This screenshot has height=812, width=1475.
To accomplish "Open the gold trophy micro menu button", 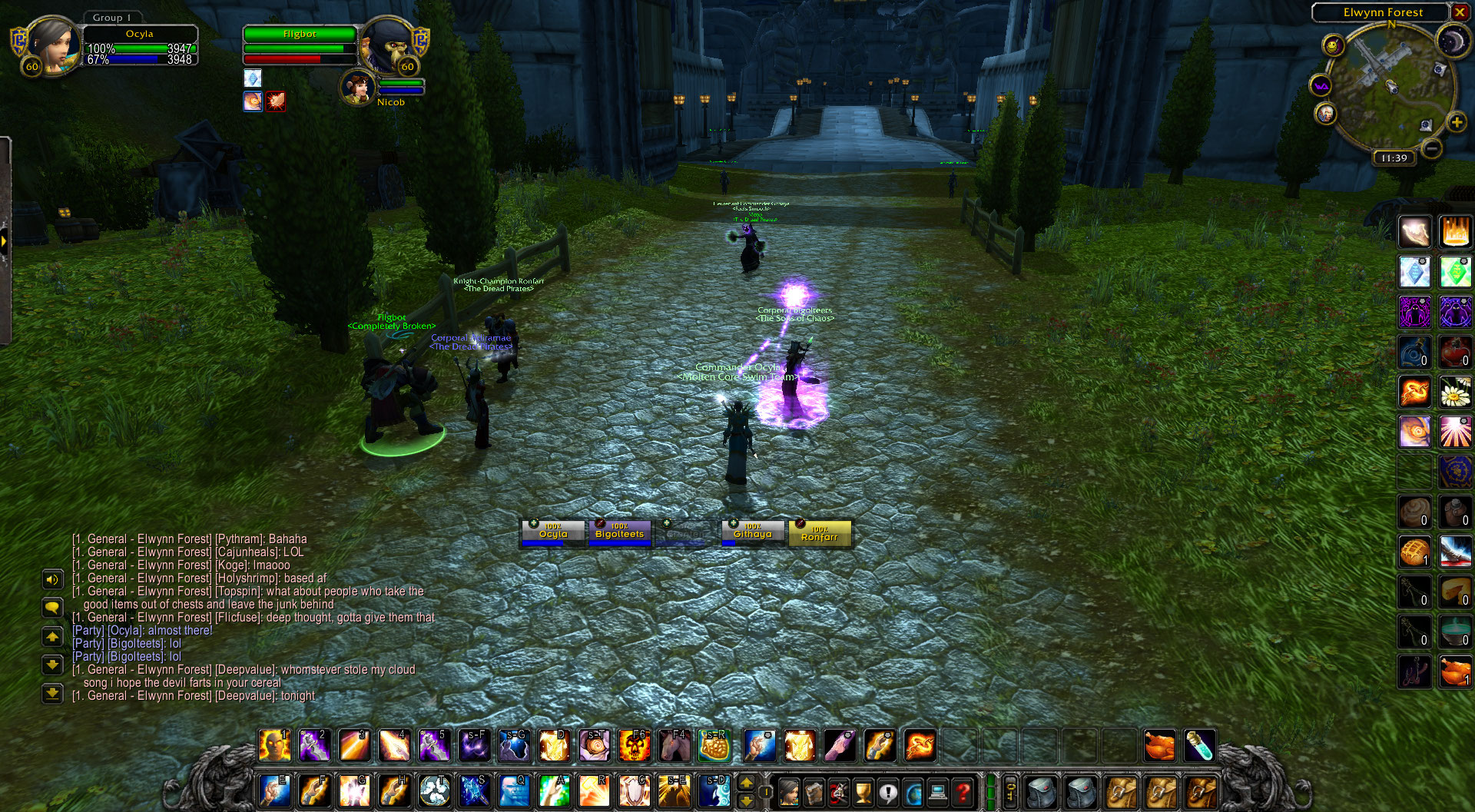I will [x=863, y=792].
